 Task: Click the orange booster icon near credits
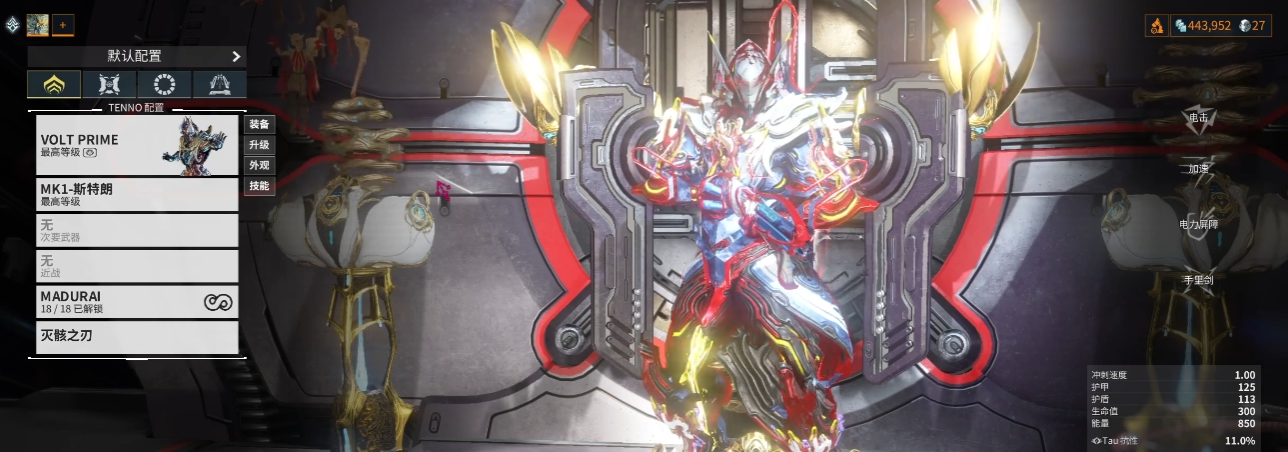[x=1156, y=25]
